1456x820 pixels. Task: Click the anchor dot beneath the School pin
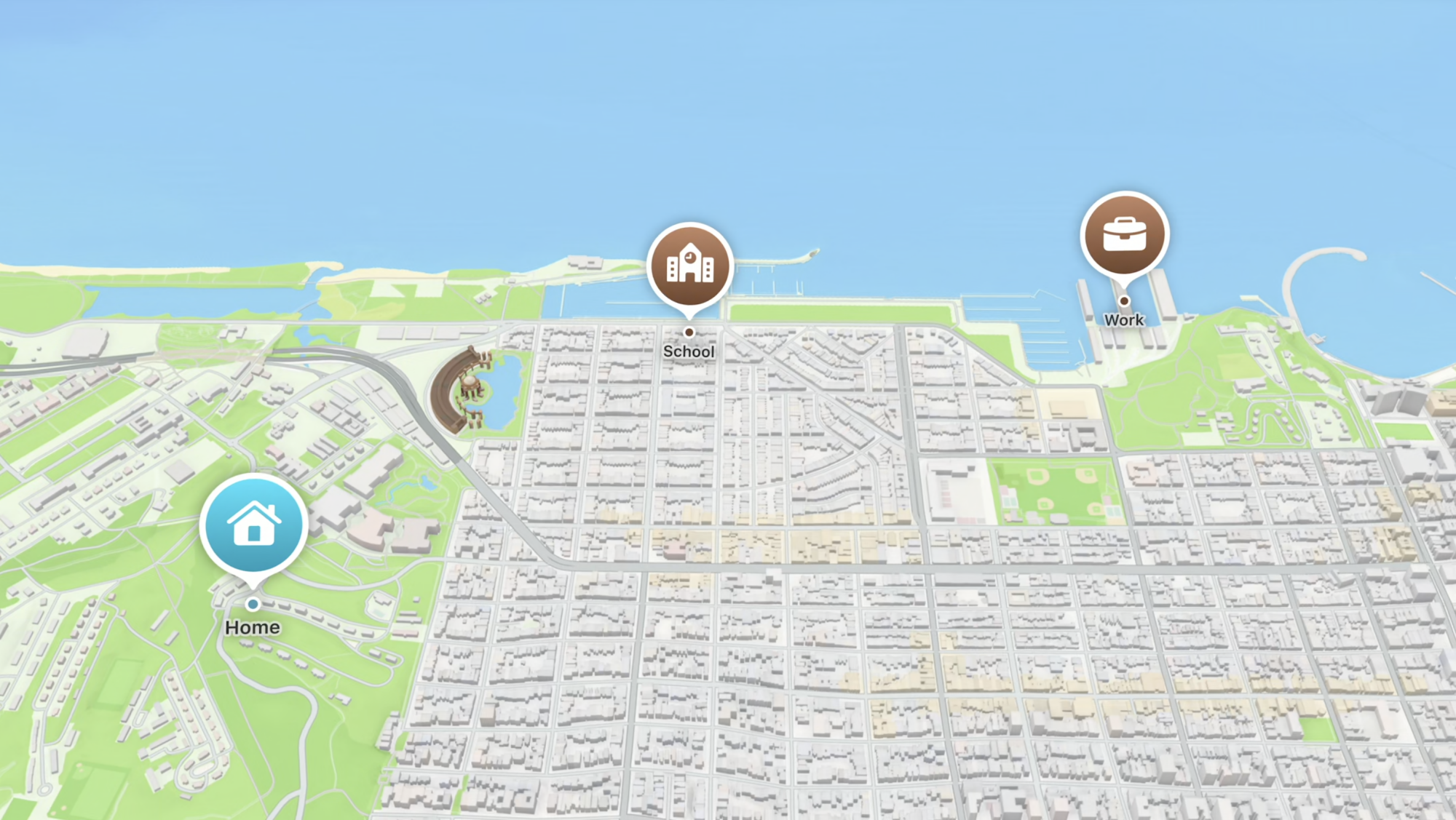(x=689, y=331)
